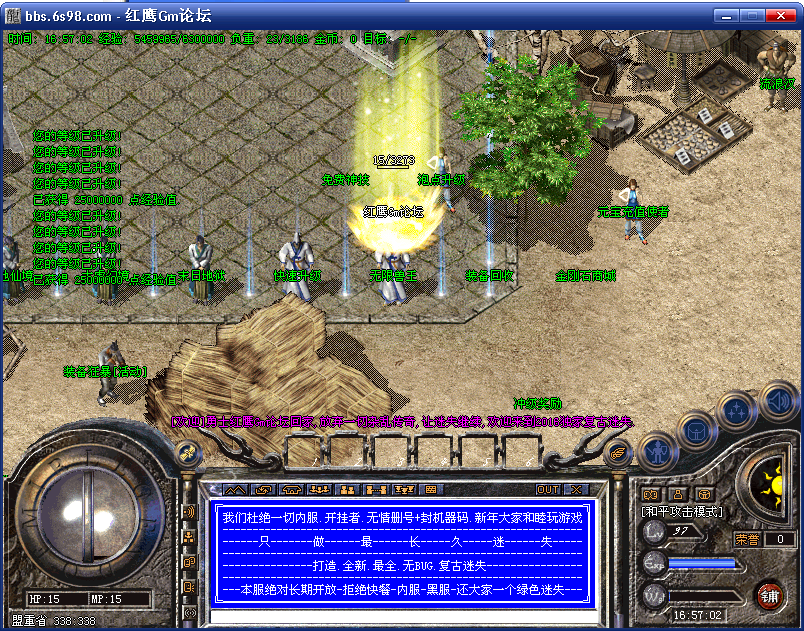804x631 pixels.
Task: Focus the chat text input field
Action: (400, 616)
